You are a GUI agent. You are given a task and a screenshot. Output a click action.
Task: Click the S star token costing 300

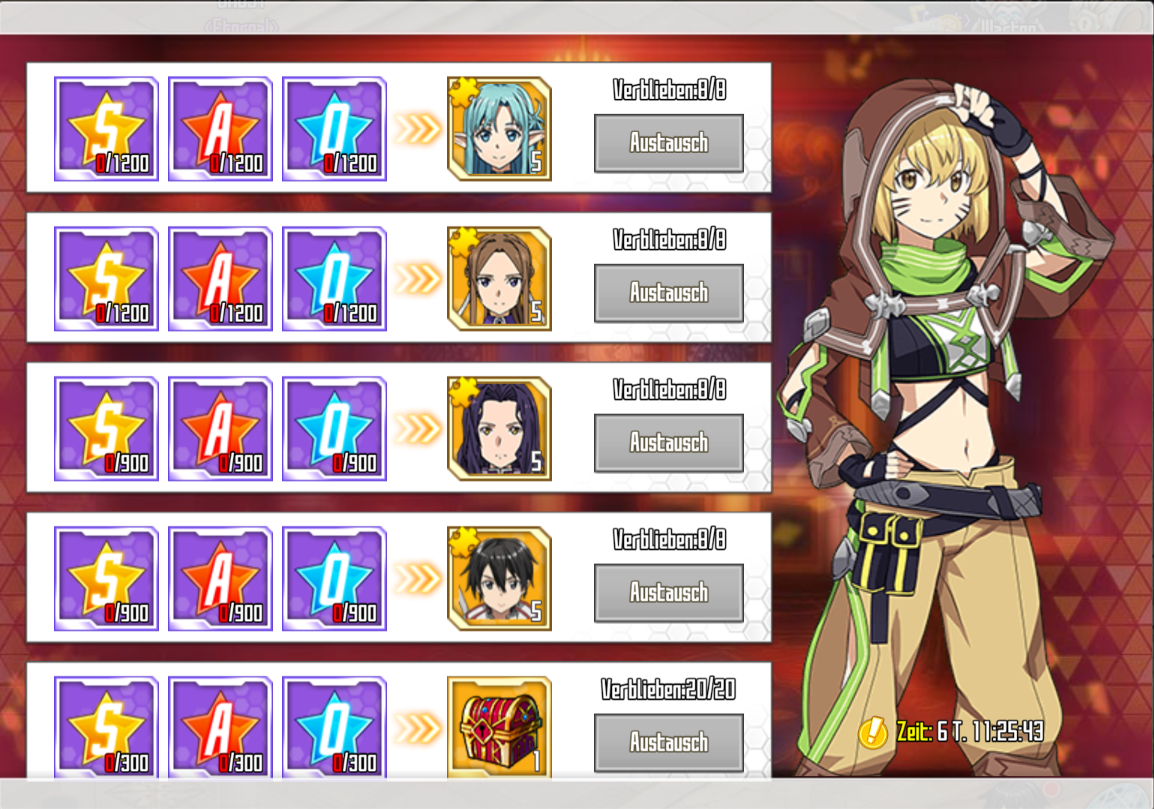click(106, 727)
